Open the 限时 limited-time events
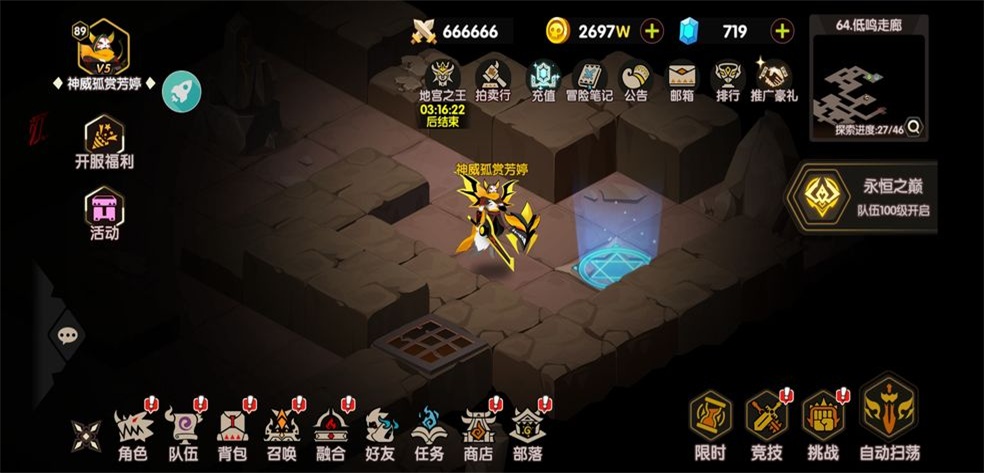 710,426
